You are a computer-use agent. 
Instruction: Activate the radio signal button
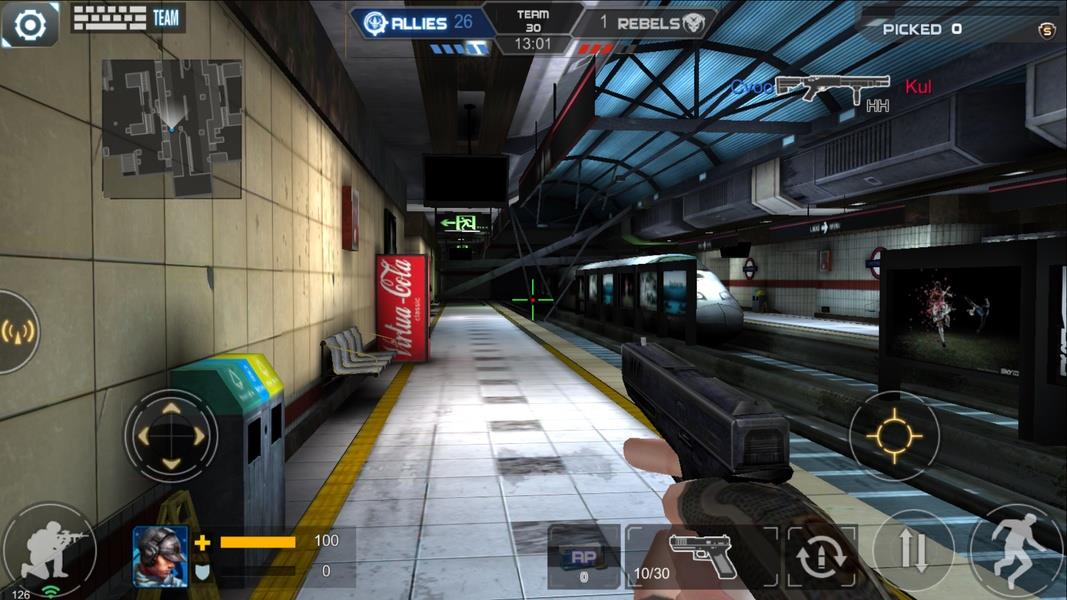click(18, 331)
